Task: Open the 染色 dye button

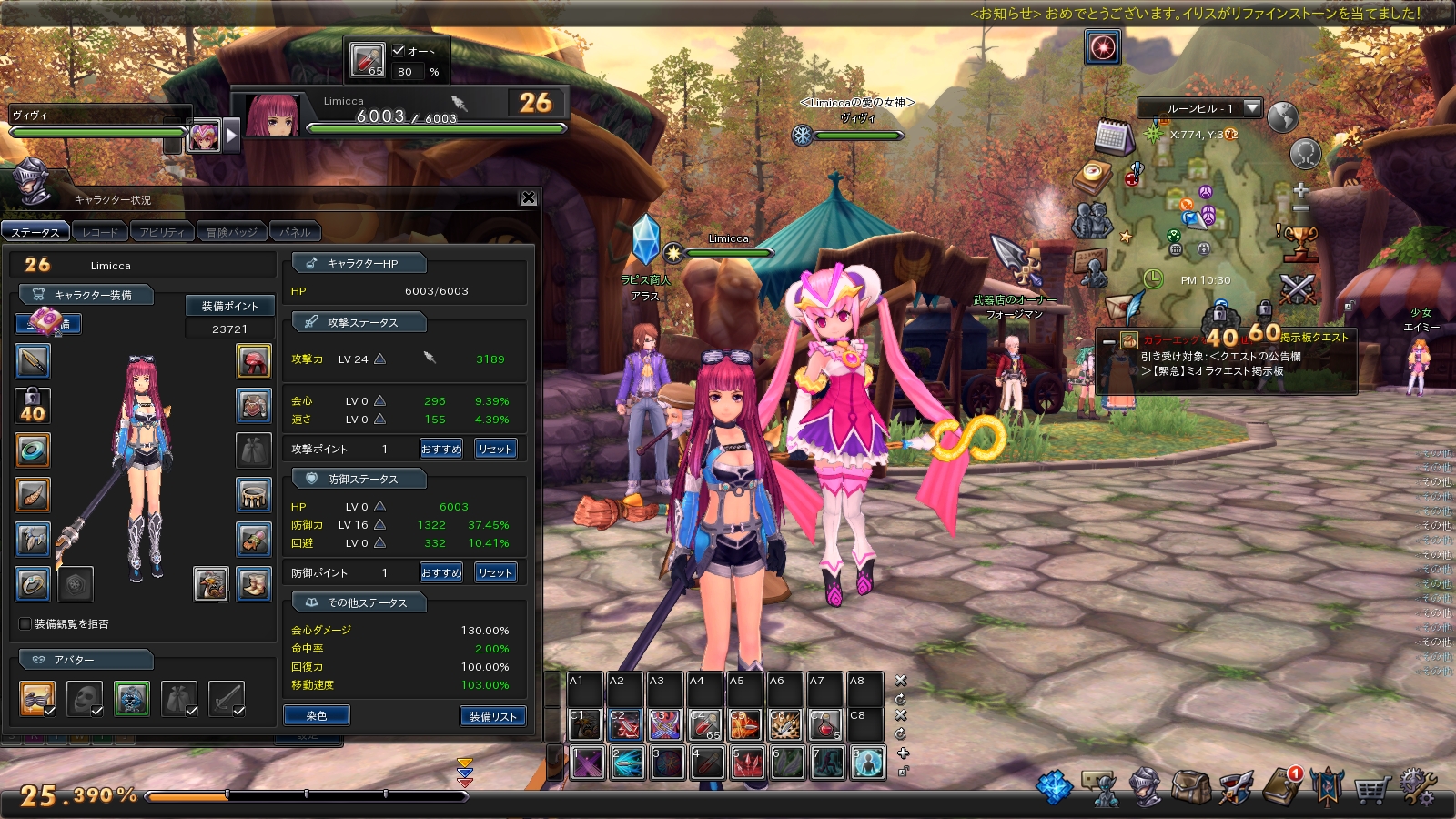Action: coord(316,716)
